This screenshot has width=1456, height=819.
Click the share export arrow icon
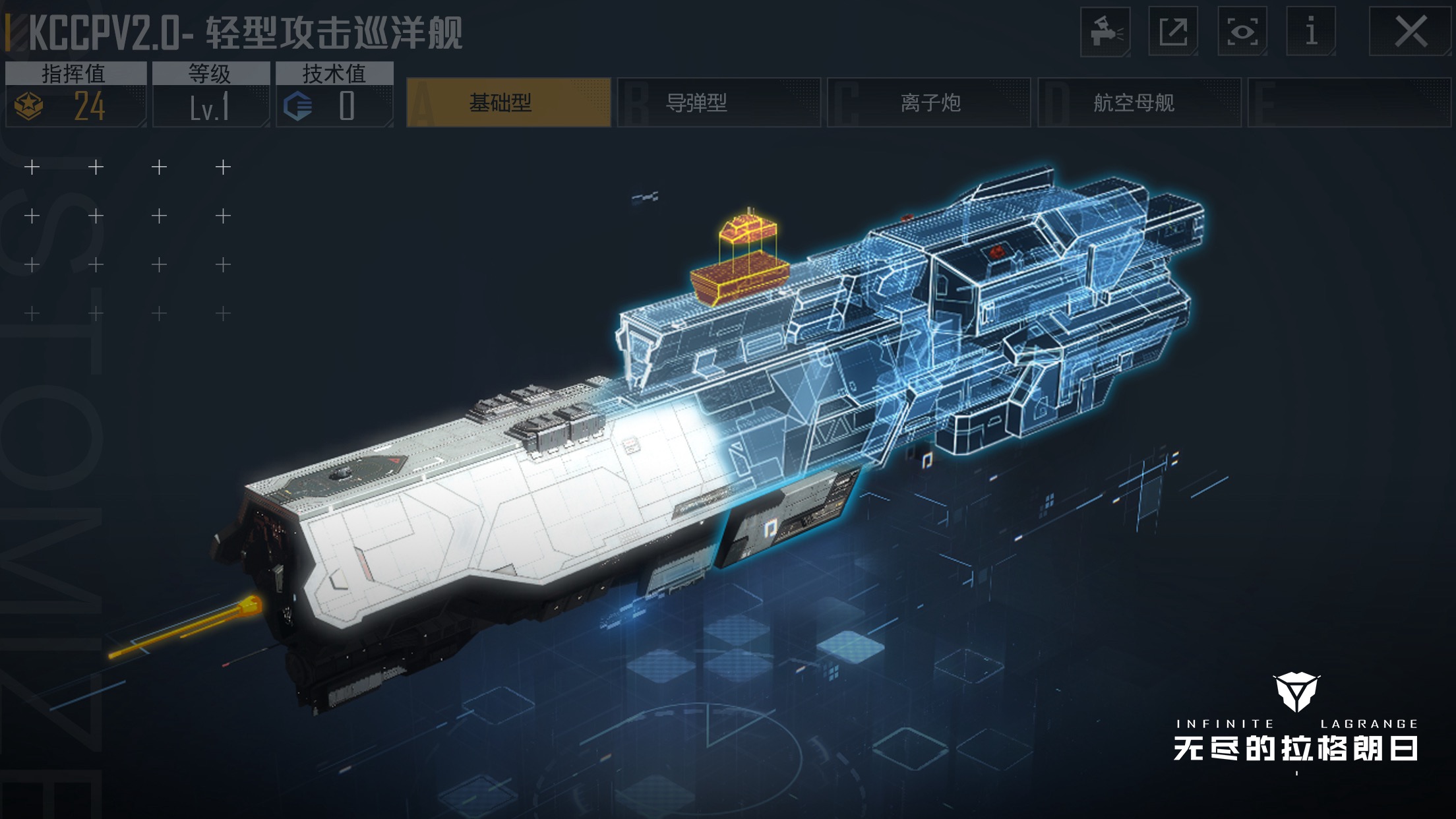(x=1173, y=32)
